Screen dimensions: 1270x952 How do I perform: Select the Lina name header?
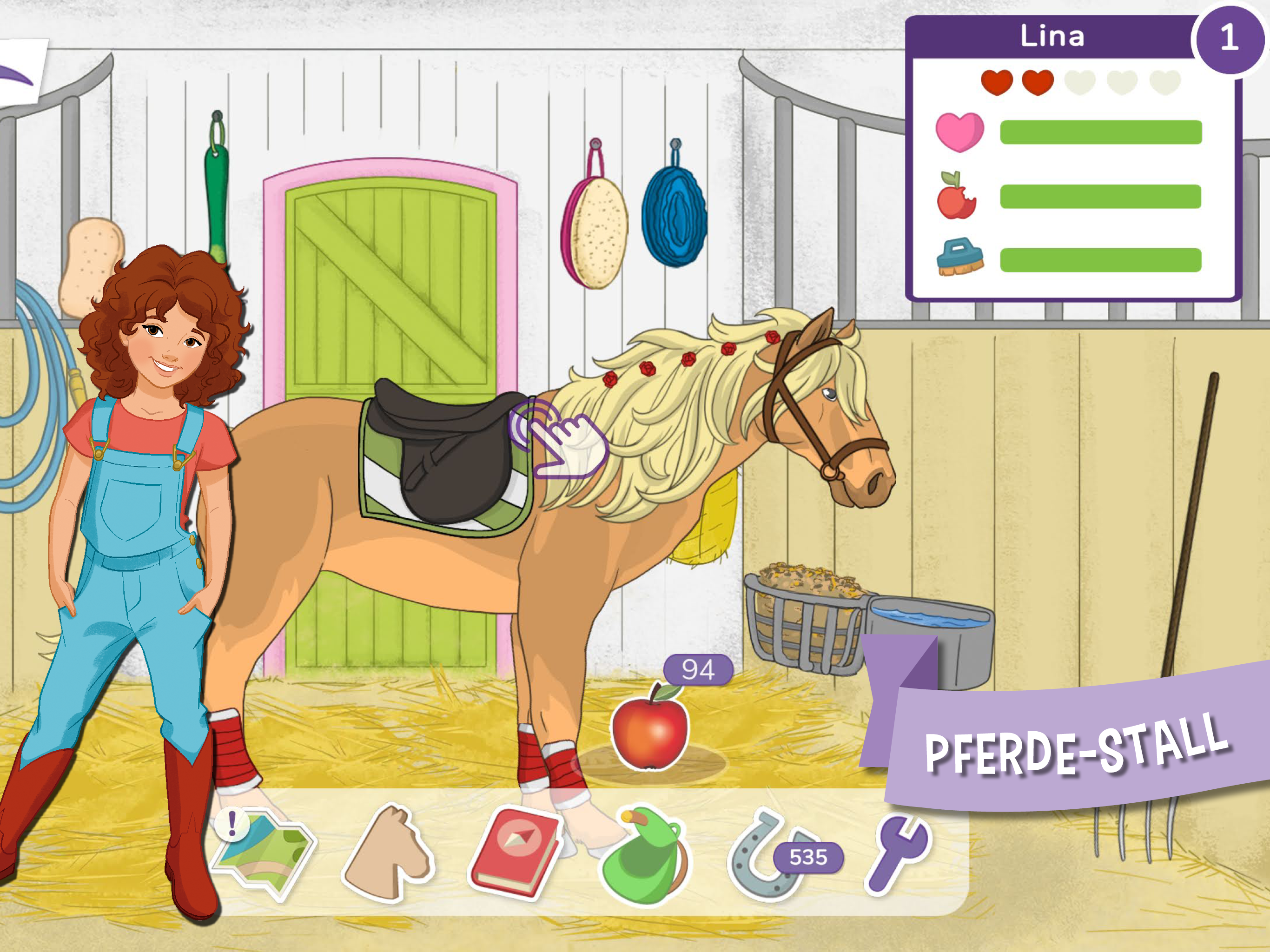point(1053,37)
